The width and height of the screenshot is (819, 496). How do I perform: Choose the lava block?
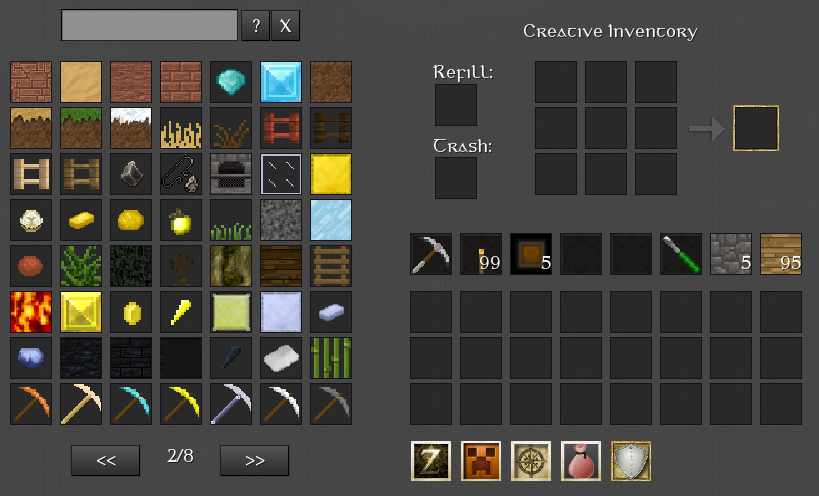[x=30, y=311]
